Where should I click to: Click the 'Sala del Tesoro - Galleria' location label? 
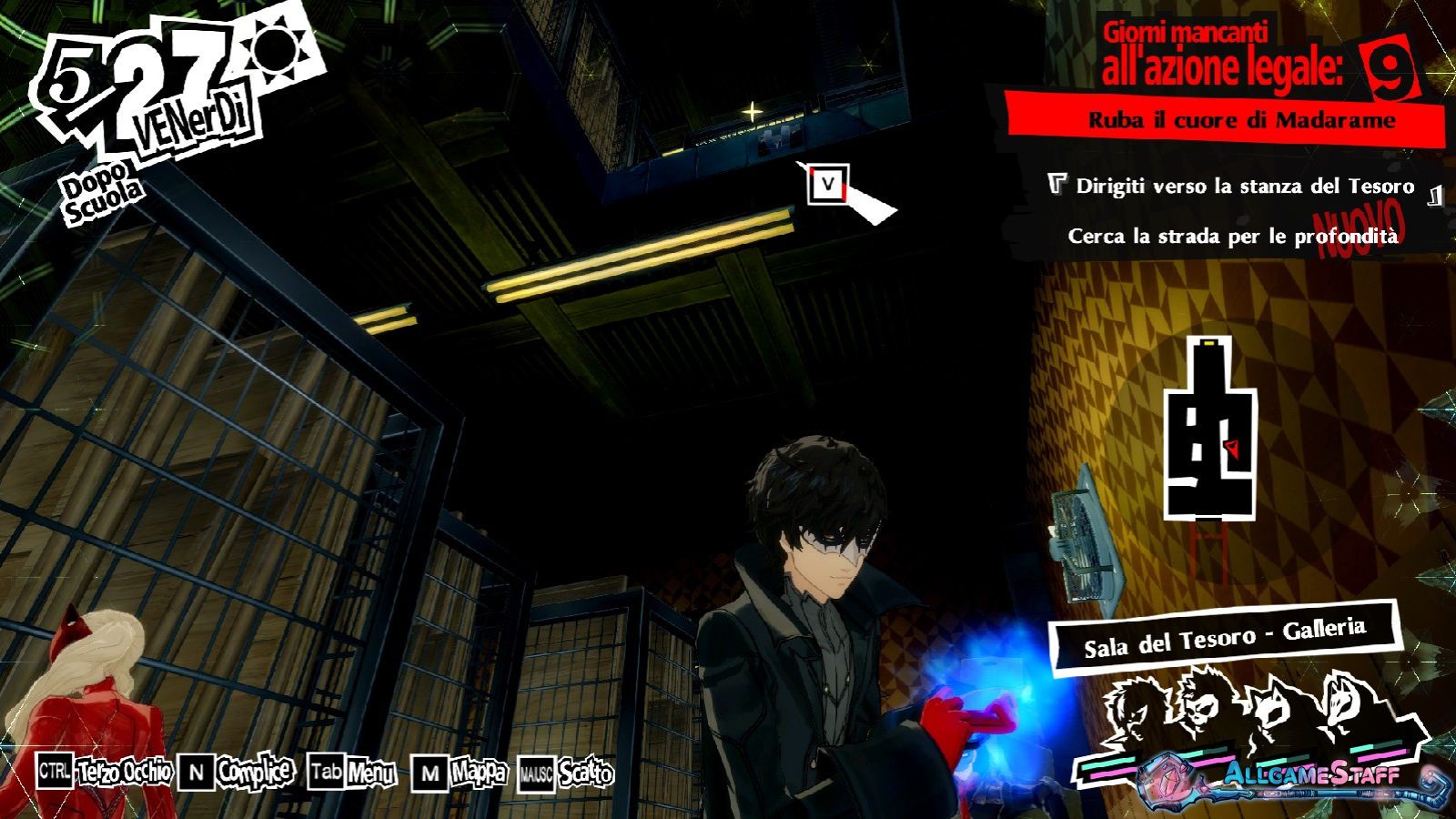click(1224, 638)
